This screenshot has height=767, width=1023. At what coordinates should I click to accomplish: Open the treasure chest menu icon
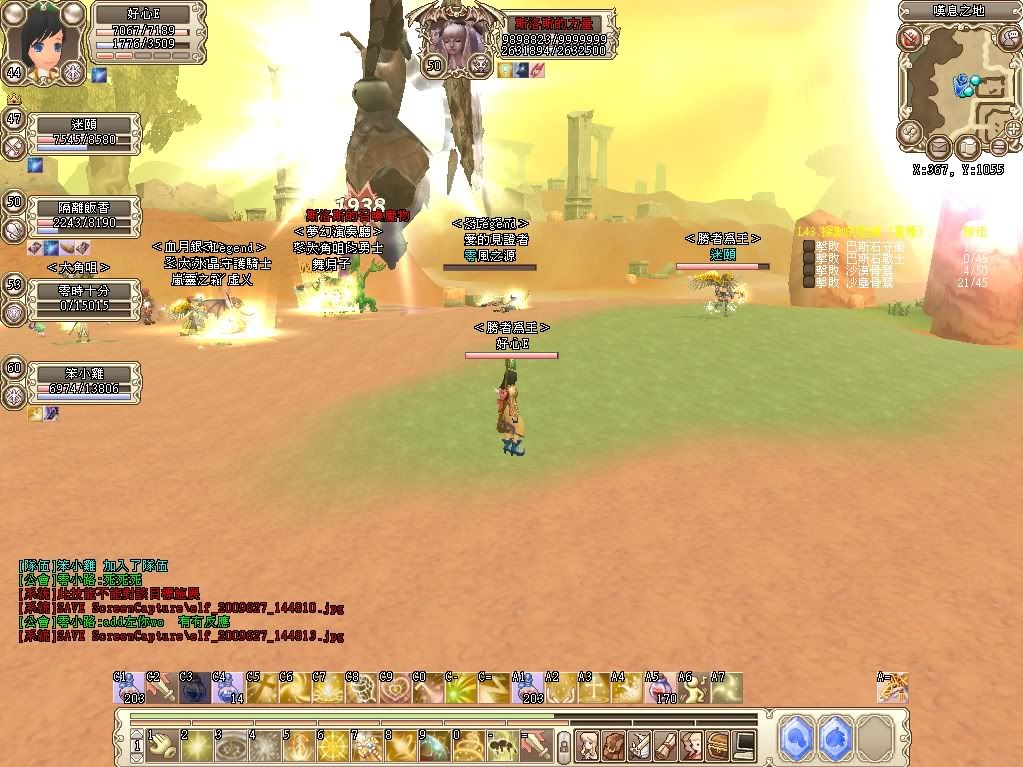(717, 744)
